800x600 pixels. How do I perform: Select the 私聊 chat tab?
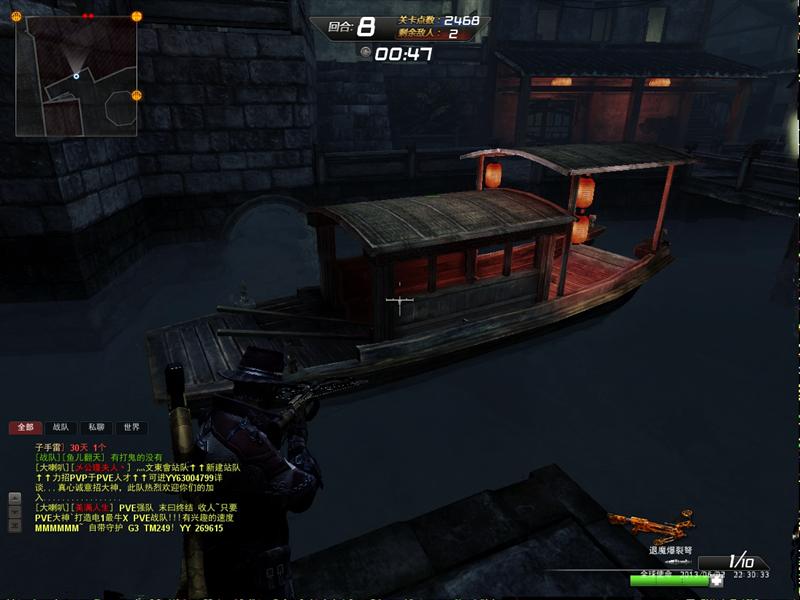click(94, 427)
